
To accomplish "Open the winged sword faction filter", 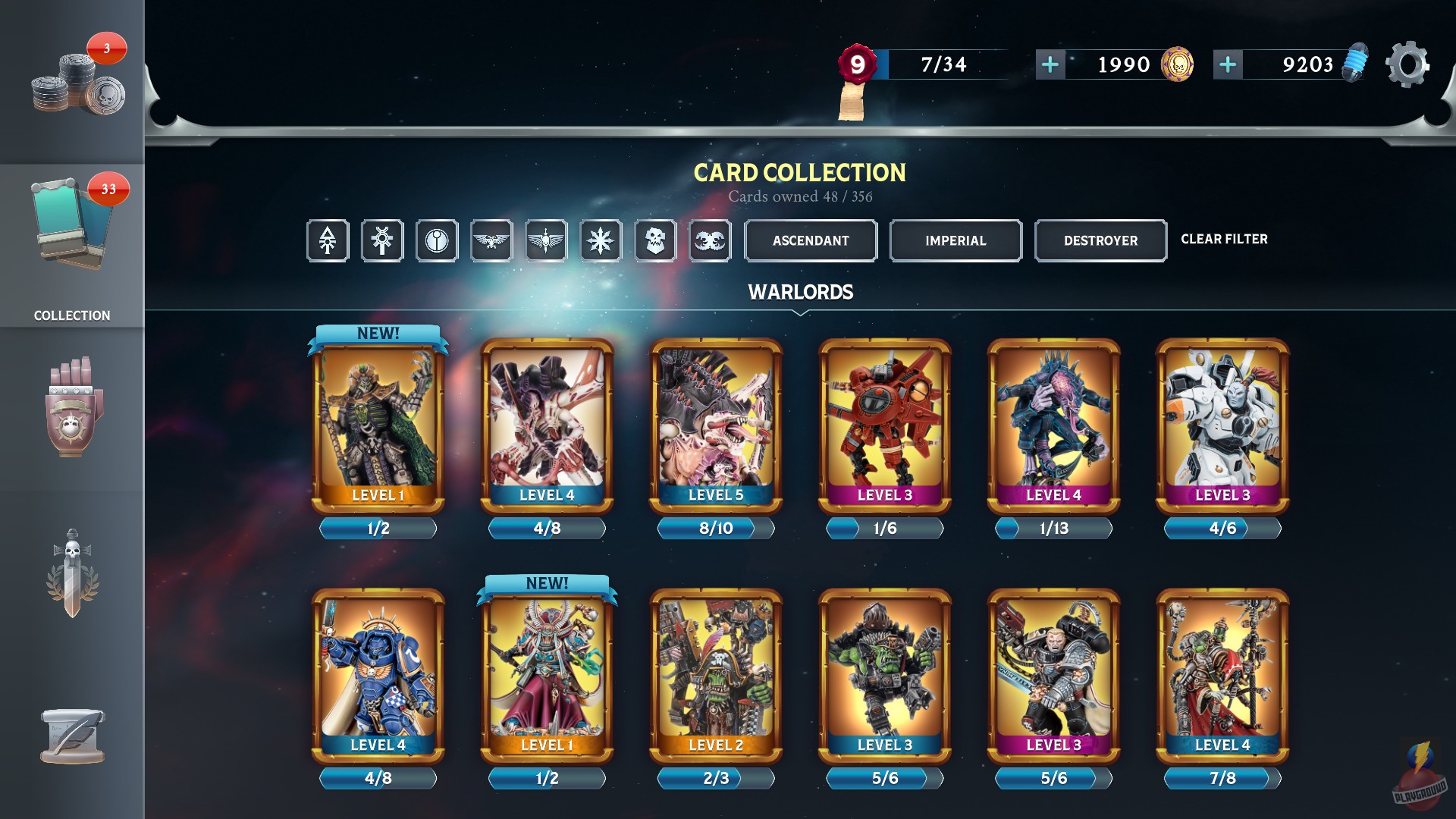I will pos(546,240).
